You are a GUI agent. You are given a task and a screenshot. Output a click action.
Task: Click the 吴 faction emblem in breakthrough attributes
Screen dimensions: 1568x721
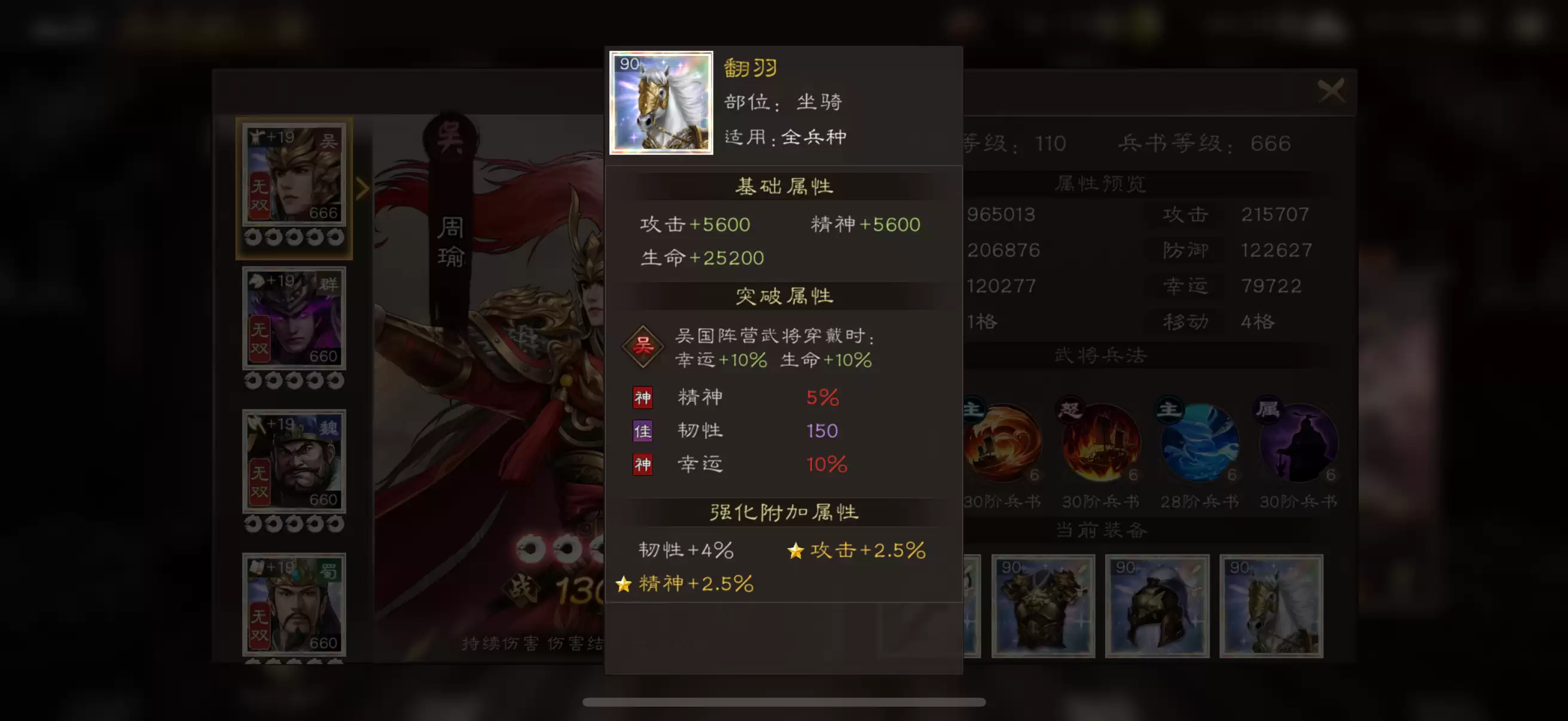click(643, 346)
